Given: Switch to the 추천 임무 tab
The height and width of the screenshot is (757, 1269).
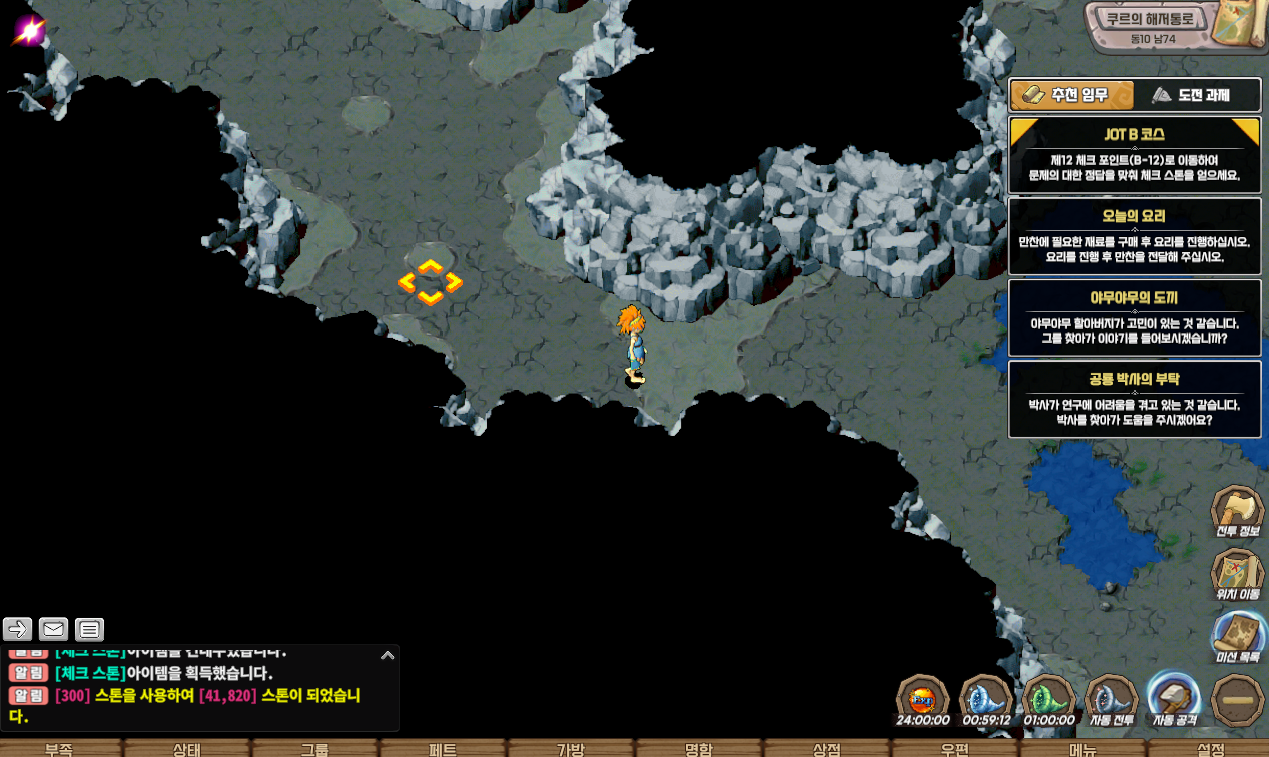Looking at the screenshot, I should coord(1071,95).
